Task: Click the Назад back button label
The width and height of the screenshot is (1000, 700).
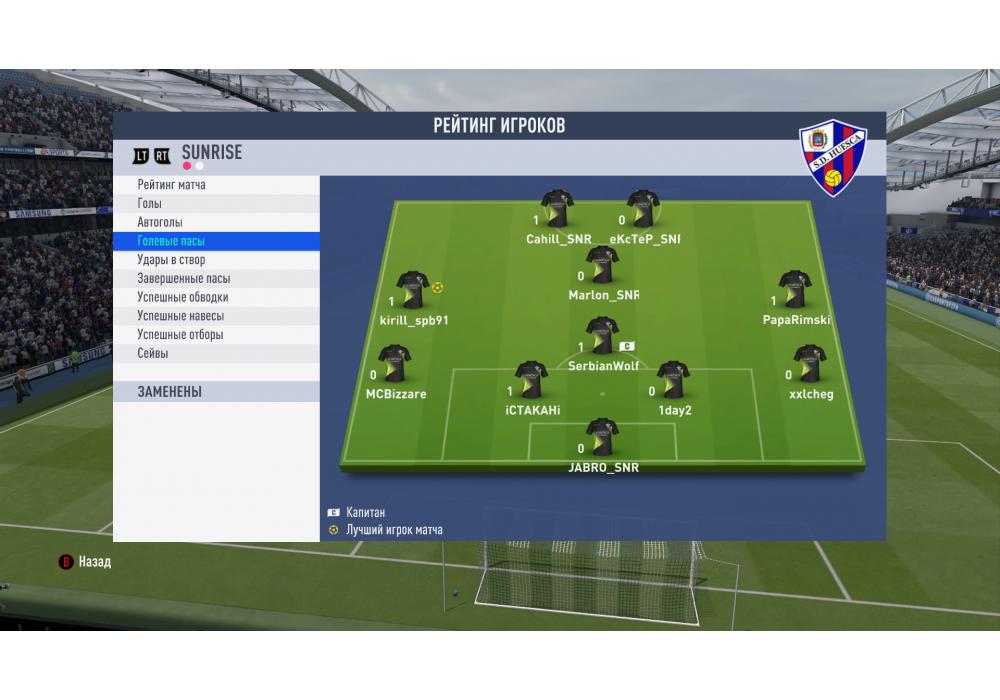Action: (95, 562)
